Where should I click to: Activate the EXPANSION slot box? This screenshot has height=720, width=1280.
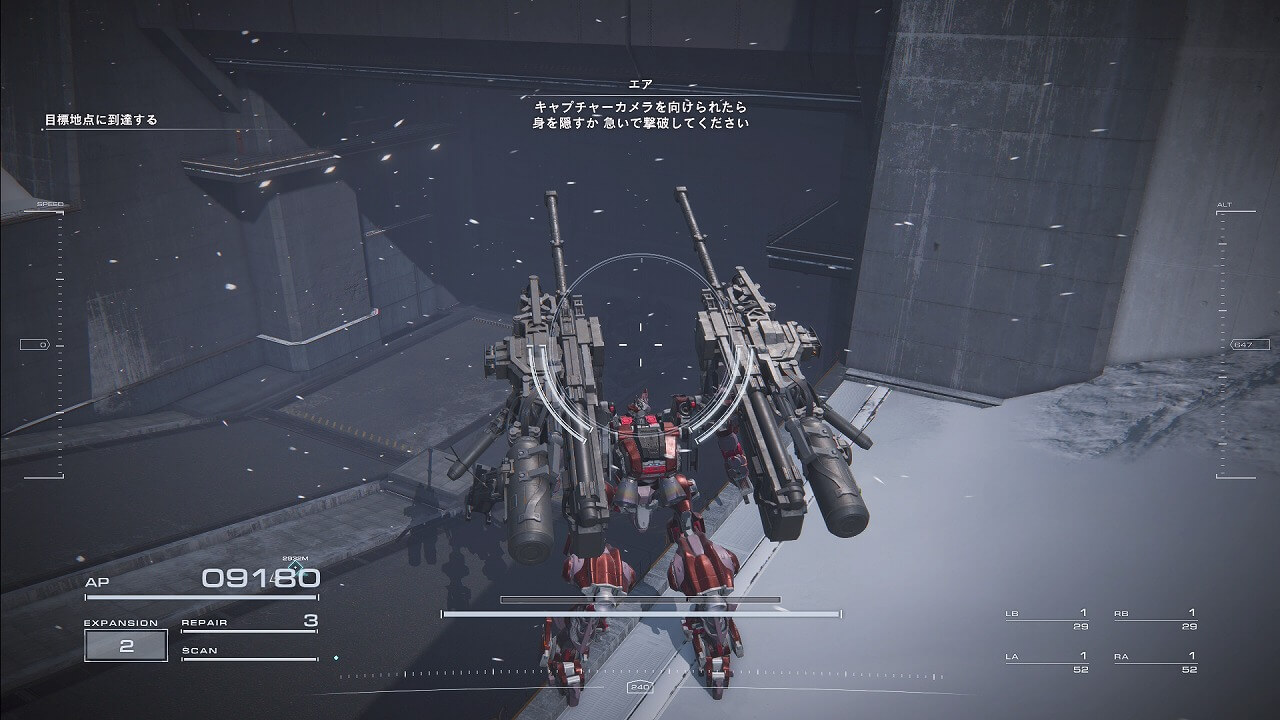[126, 645]
